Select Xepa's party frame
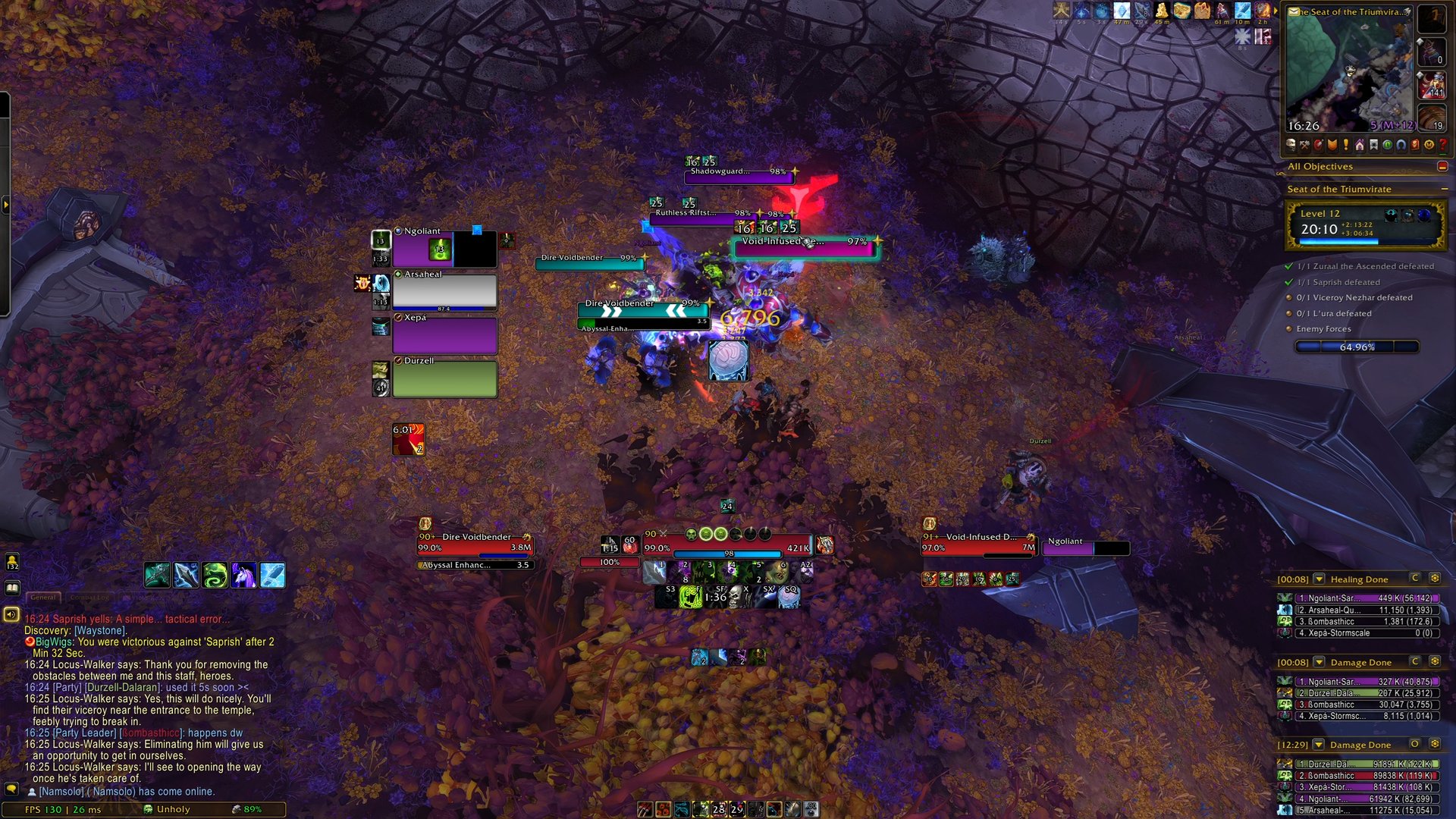This screenshot has height=819, width=1456. point(444,335)
